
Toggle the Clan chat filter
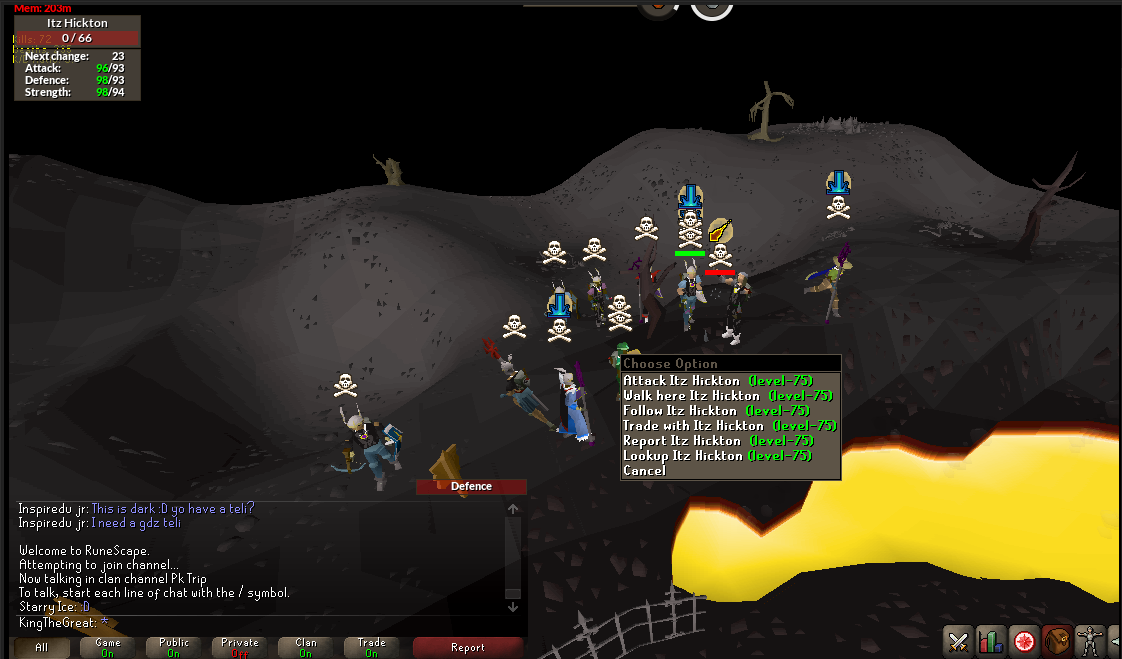click(x=305, y=647)
